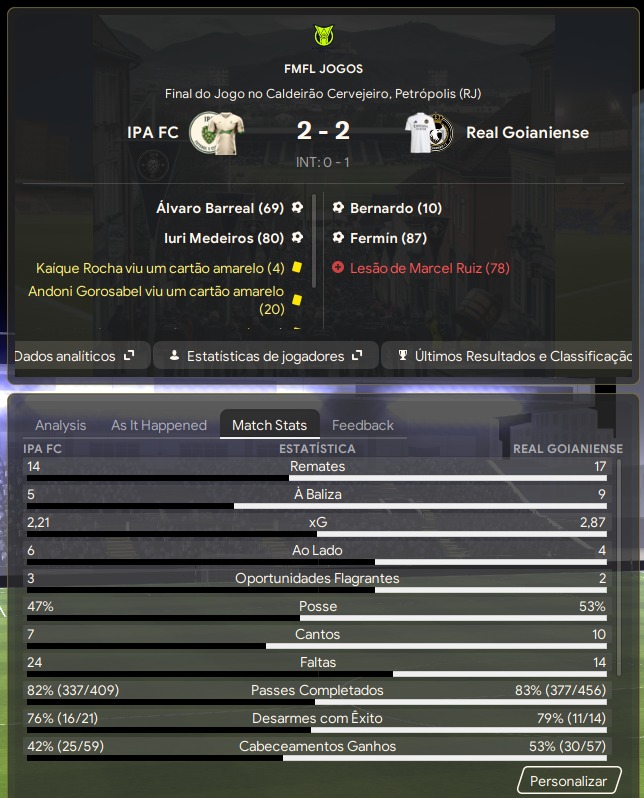
Task: Click the league logo above FMFL JOGOS
Action: (322, 37)
